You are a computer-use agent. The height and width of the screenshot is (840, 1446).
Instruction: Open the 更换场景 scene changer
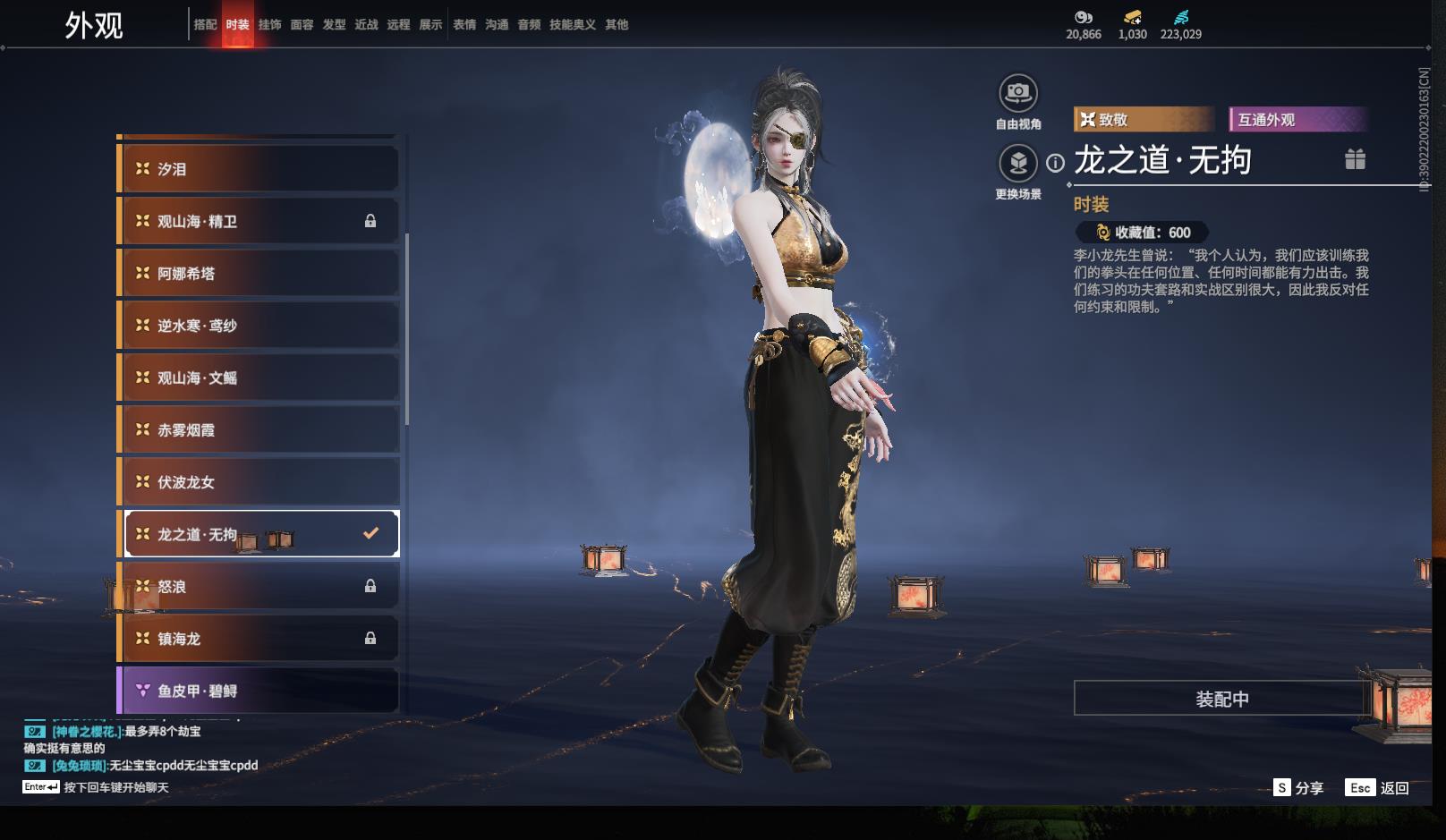point(1017,164)
